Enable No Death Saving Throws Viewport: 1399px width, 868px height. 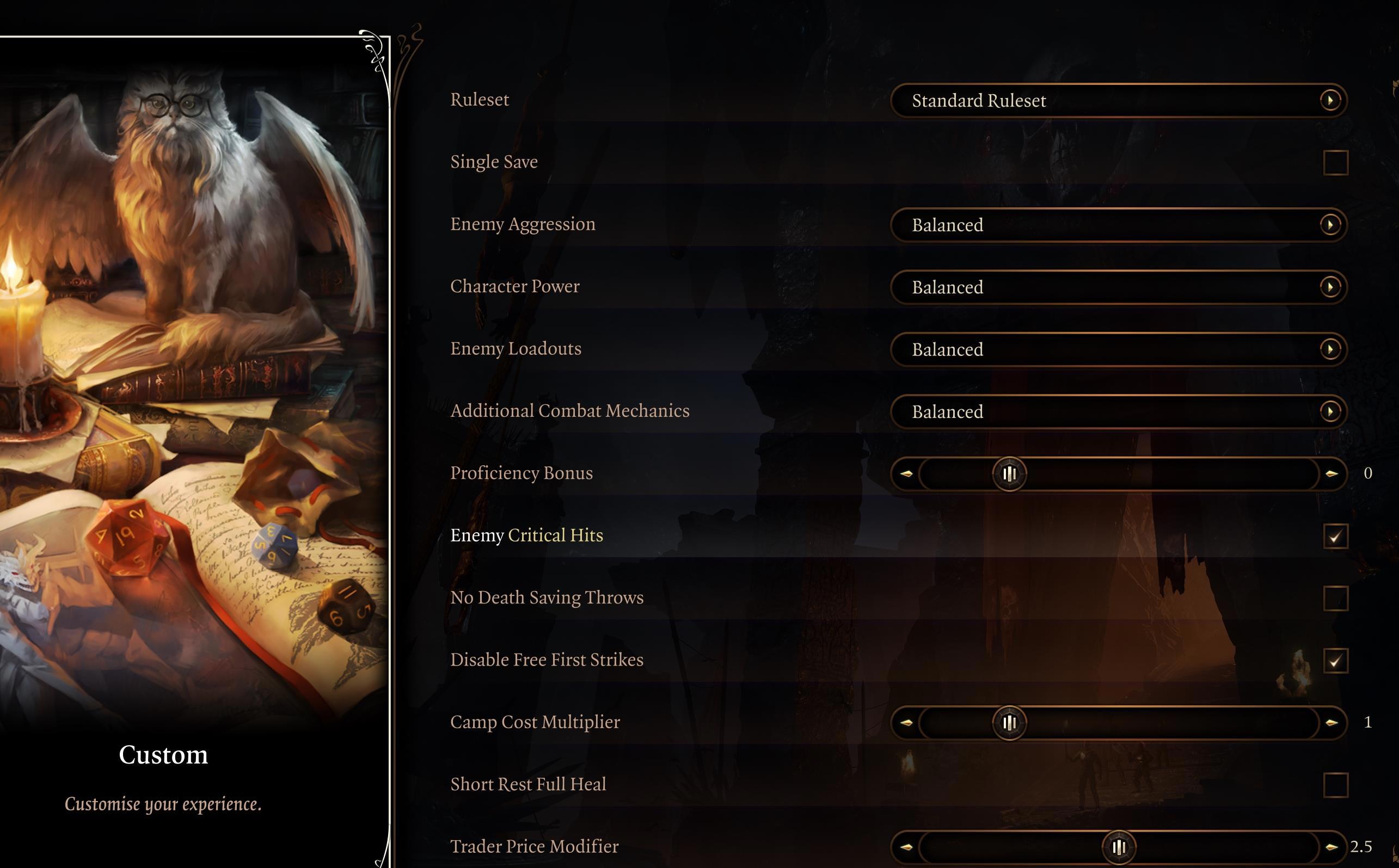1335,598
